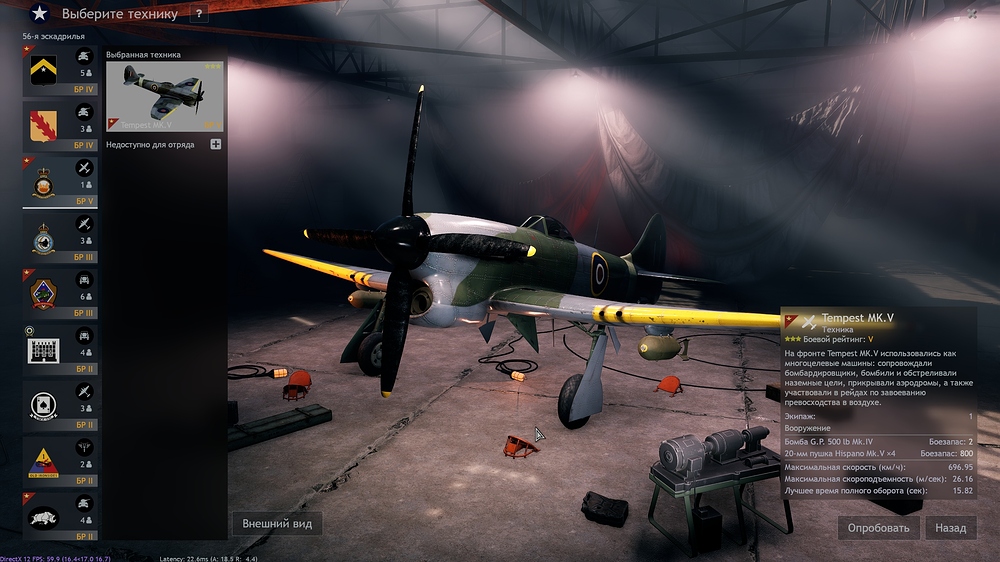The width and height of the screenshot is (1000, 562).
Task: Choose the squad with red-yellow shield emblem
Action: pos(62,126)
